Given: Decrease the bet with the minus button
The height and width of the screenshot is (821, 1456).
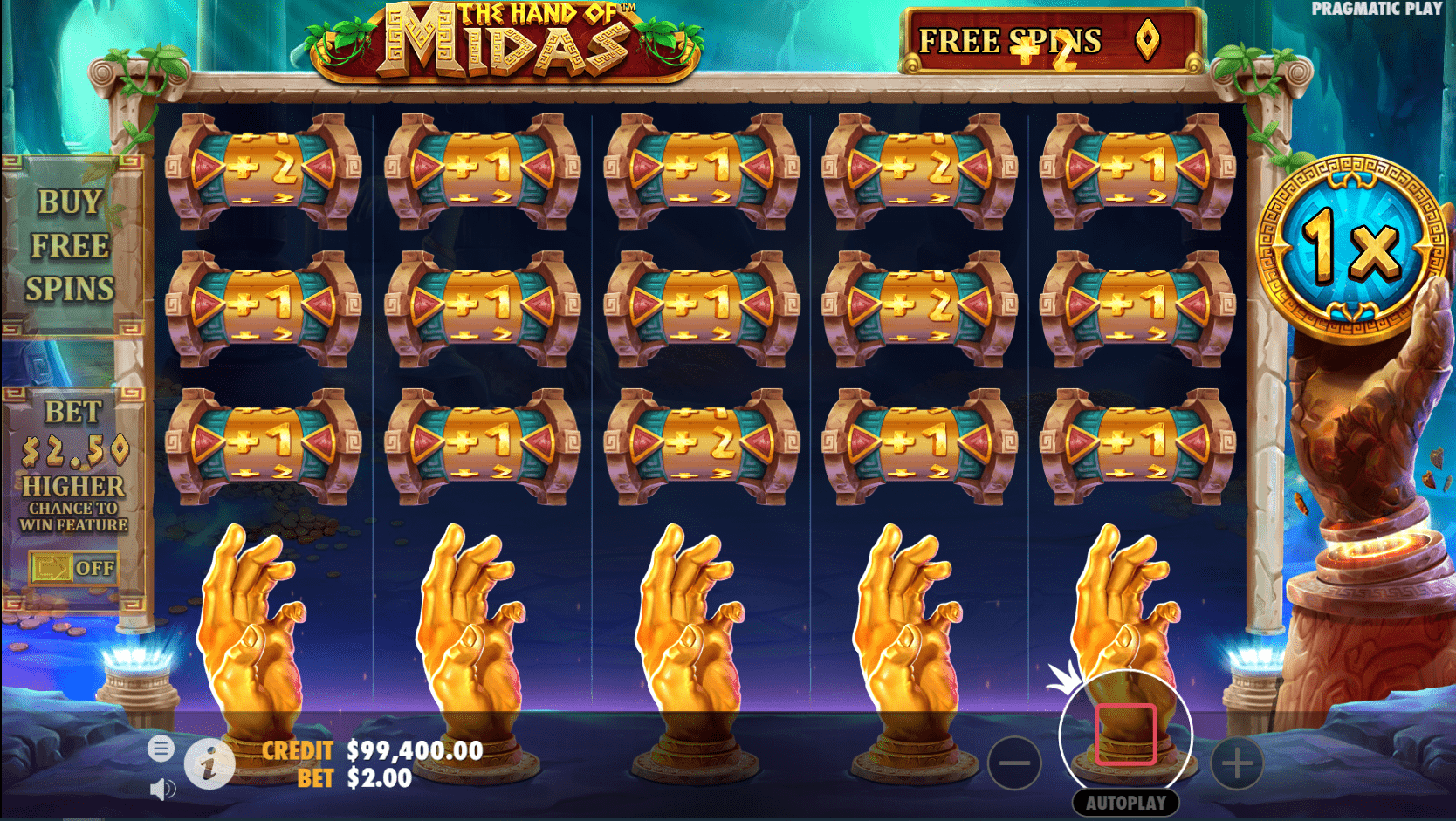Looking at the screenshot, I should tap(1016, 764).
